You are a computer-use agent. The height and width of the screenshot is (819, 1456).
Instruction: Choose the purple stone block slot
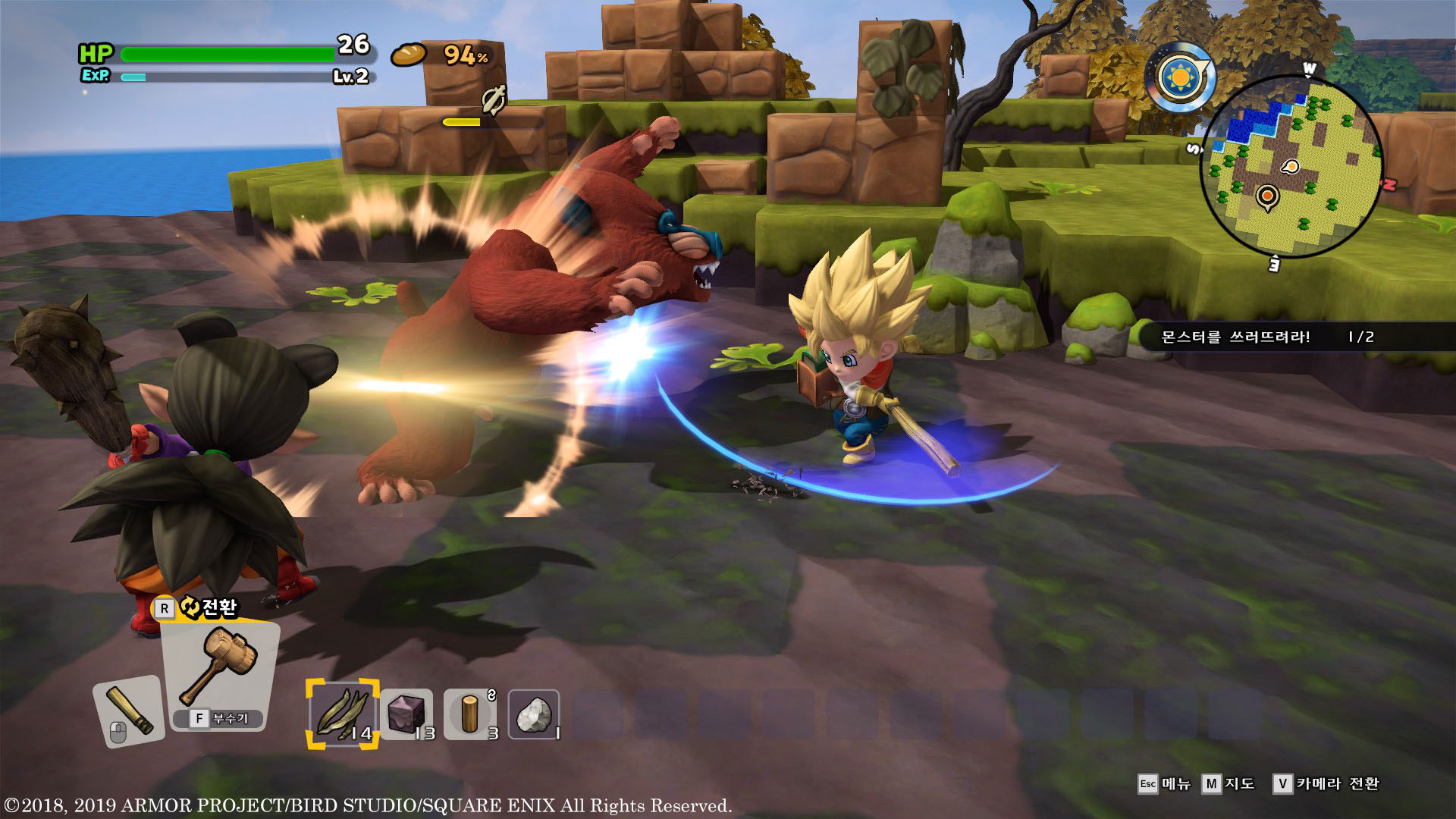pyautogui.click(x=407, y=714)
